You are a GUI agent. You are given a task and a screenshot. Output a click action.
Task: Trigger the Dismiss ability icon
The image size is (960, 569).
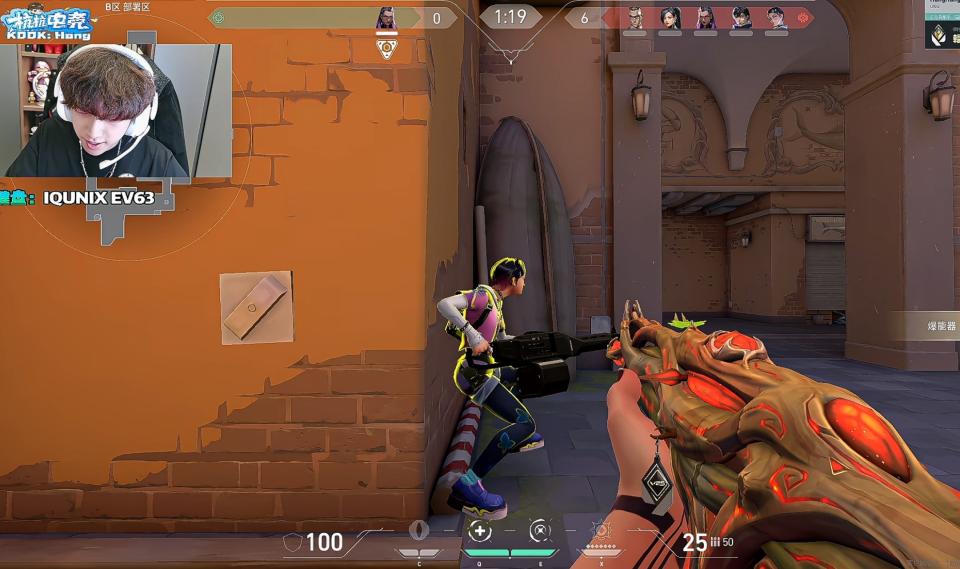pos(539,531)
